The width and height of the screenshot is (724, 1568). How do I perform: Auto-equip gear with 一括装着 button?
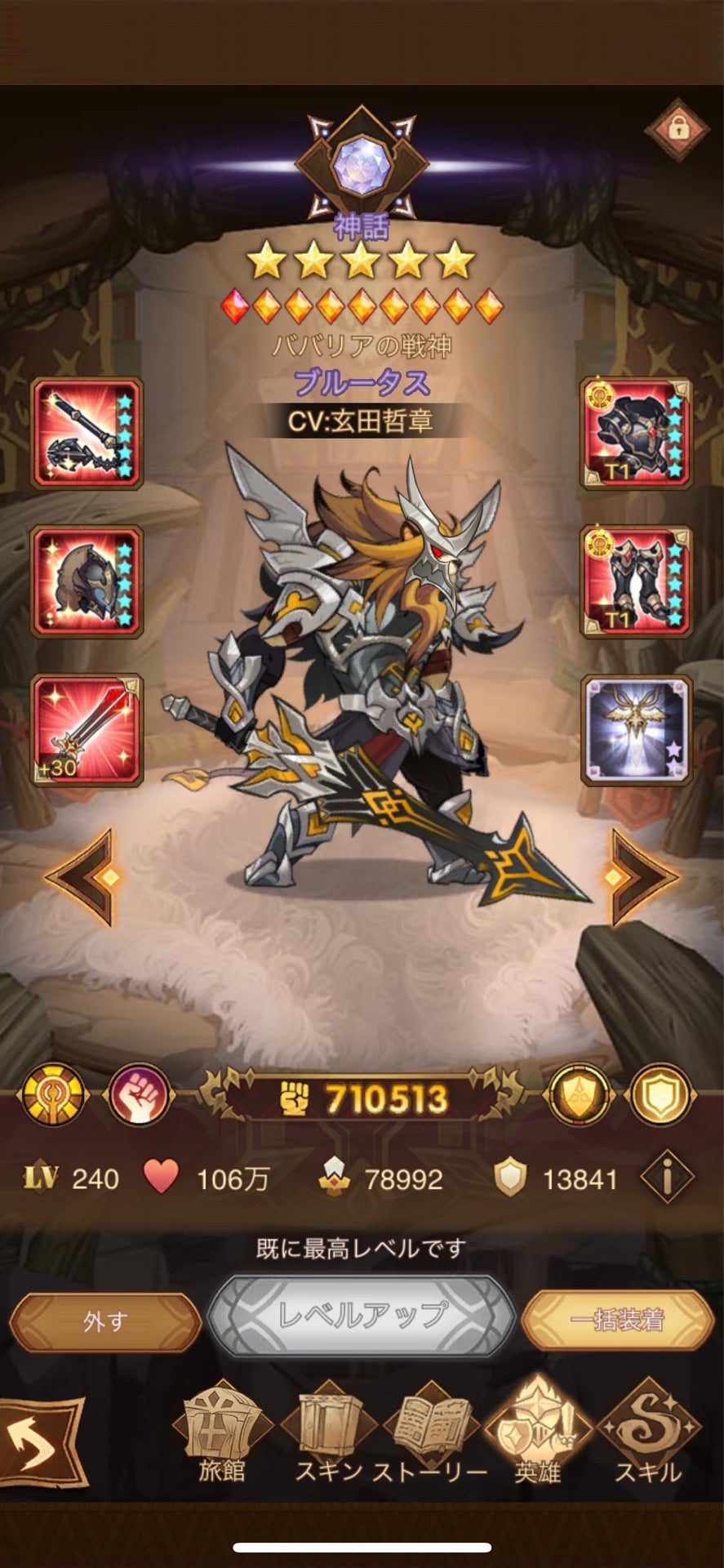[617, 1320]
